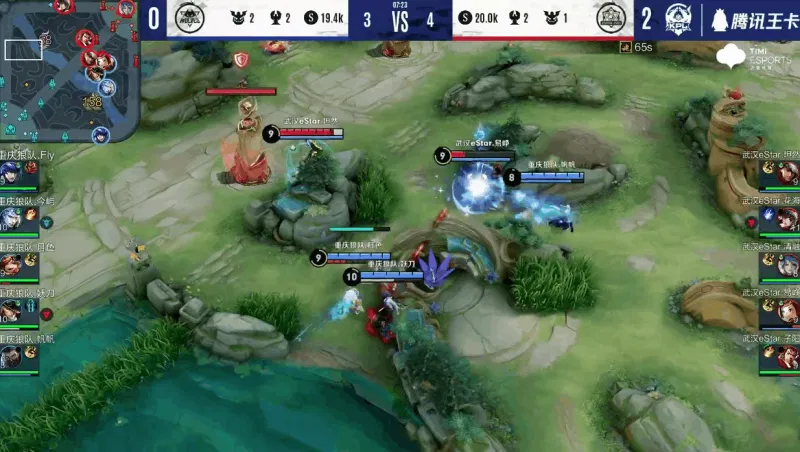Viewport: 800px width, 452px height.
Task: Select 重庆狼队.今屿's hero portrait
Action: tap(11, 219)
